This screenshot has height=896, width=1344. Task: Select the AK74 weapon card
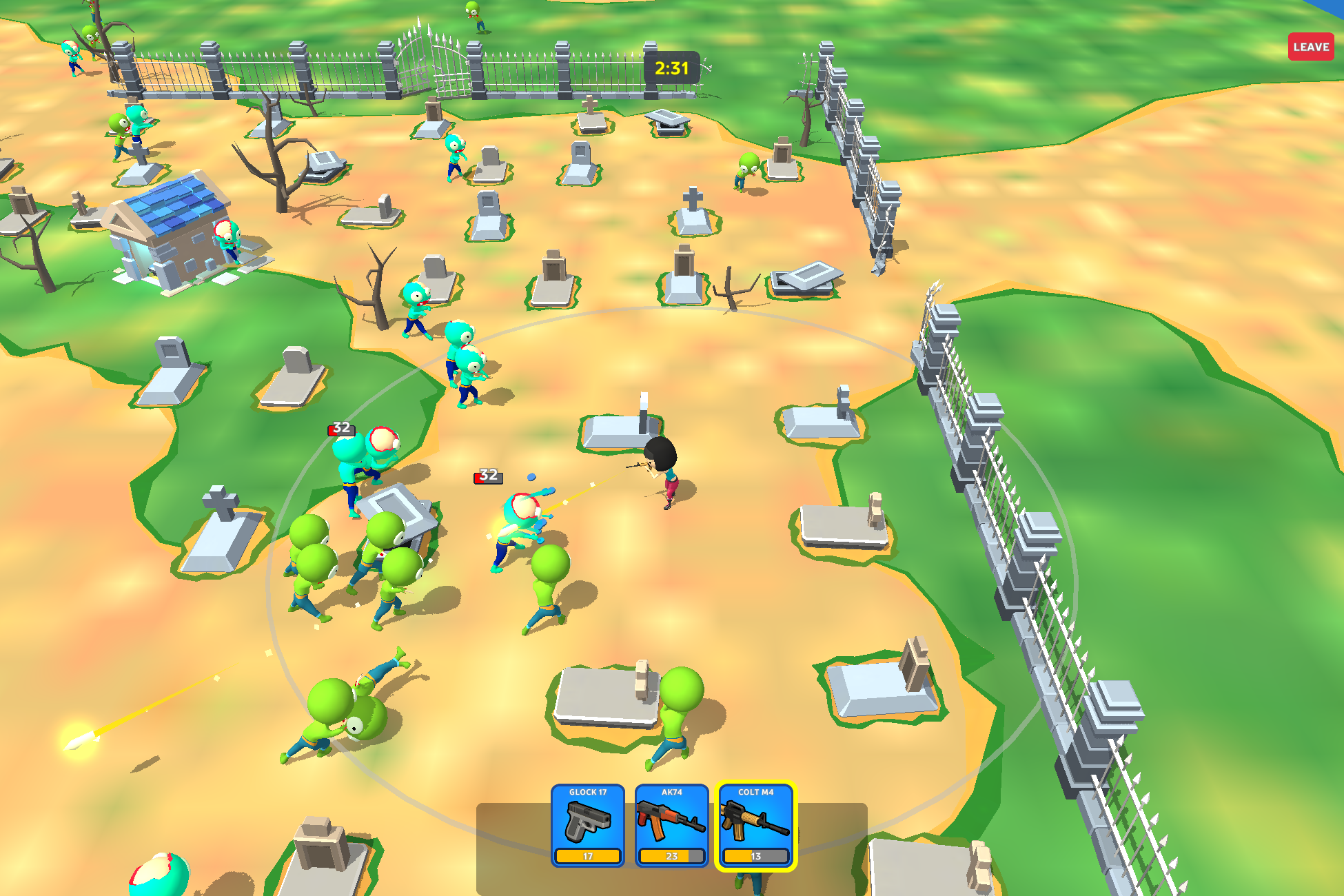[x=672, y=826]
